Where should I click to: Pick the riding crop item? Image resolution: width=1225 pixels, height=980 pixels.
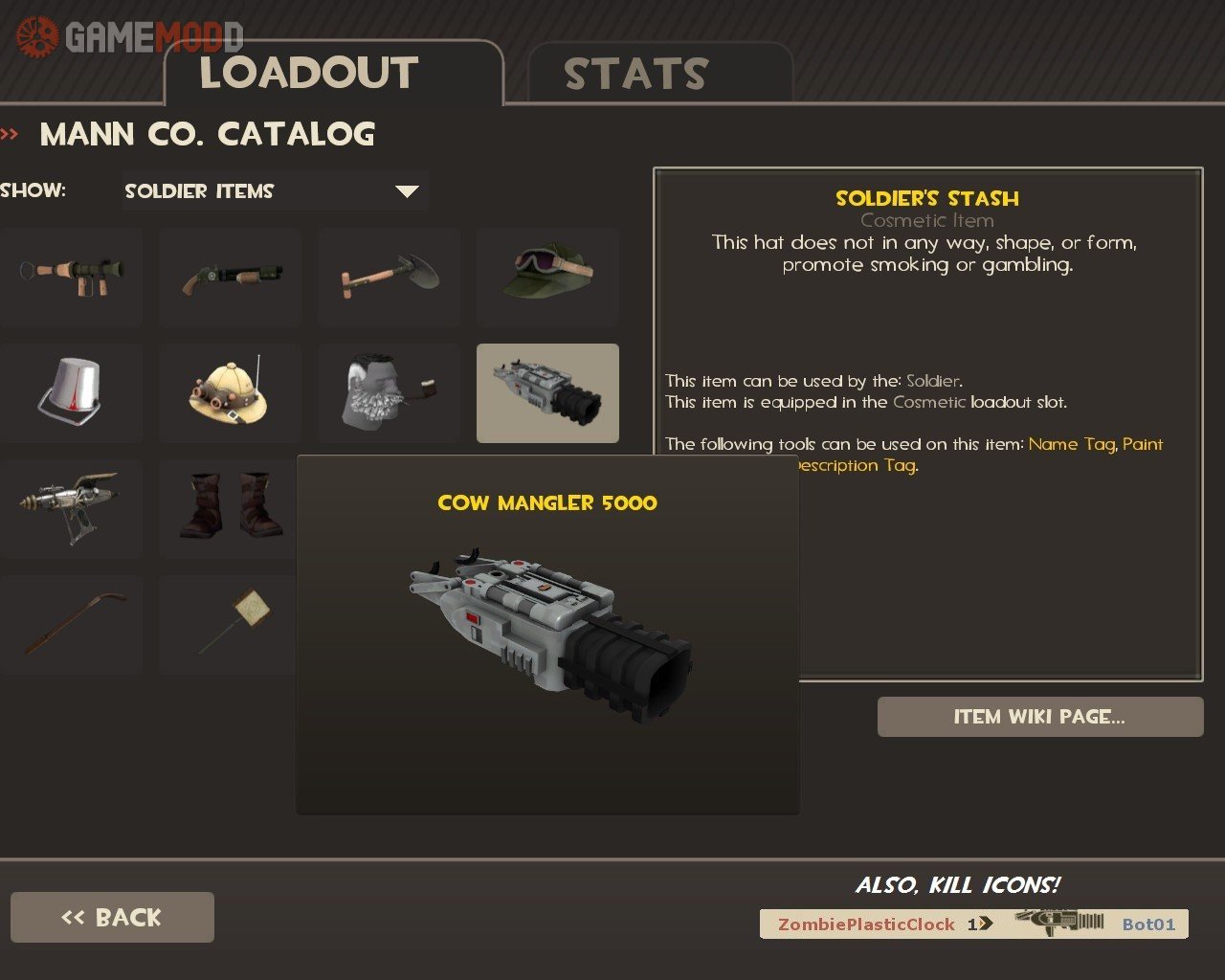pos(71,625)
